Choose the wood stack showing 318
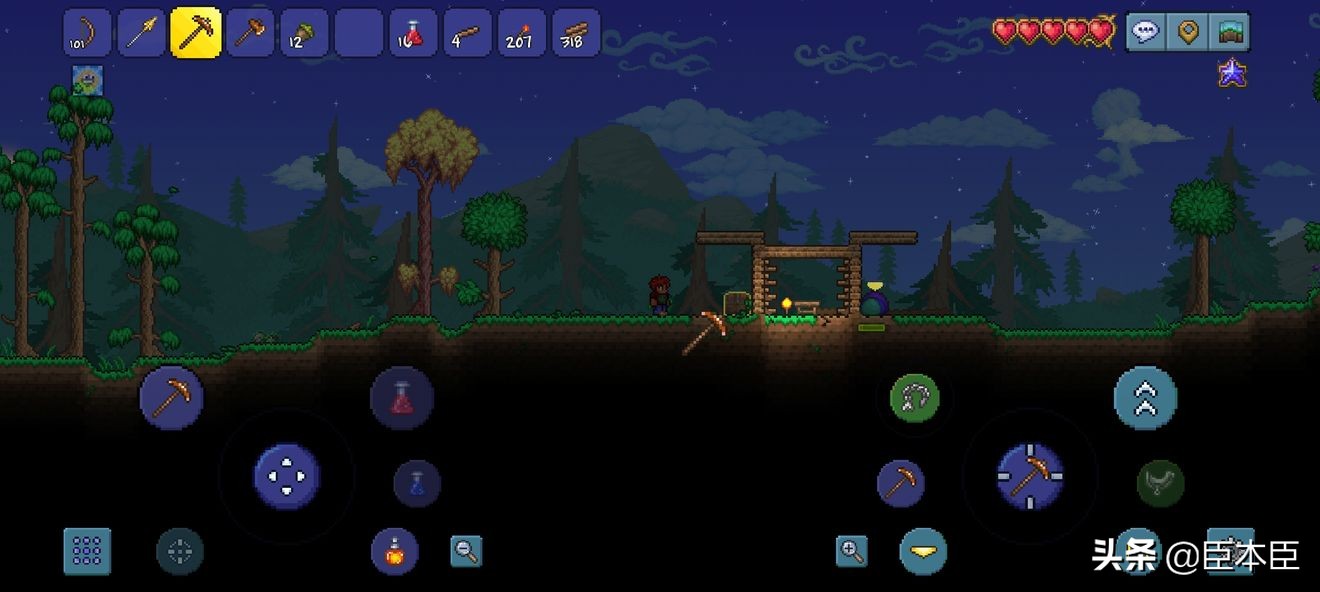The height and width of the screenshot is (592, 1320). 575,33
